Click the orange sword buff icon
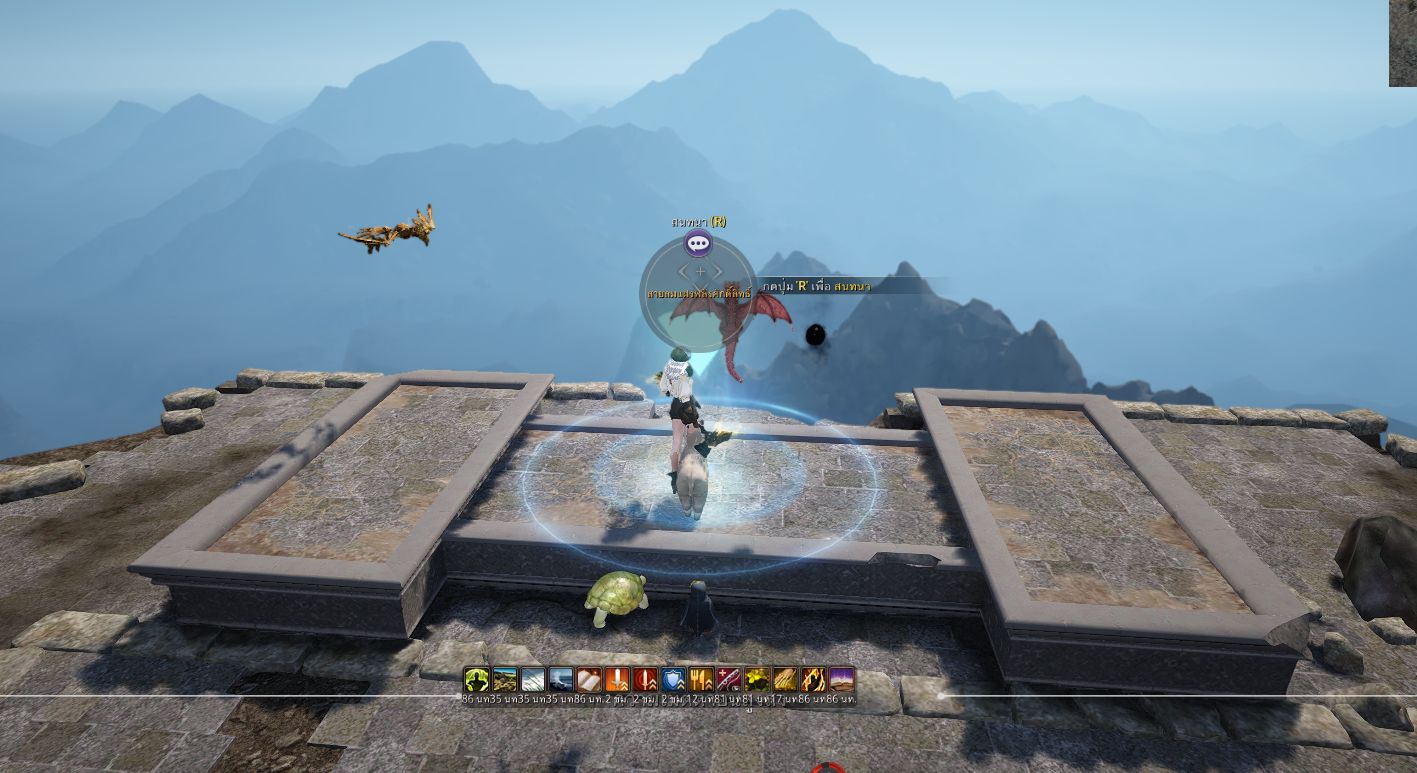The width and height of the screenshot is (1417, 773). tap(616, 680)
